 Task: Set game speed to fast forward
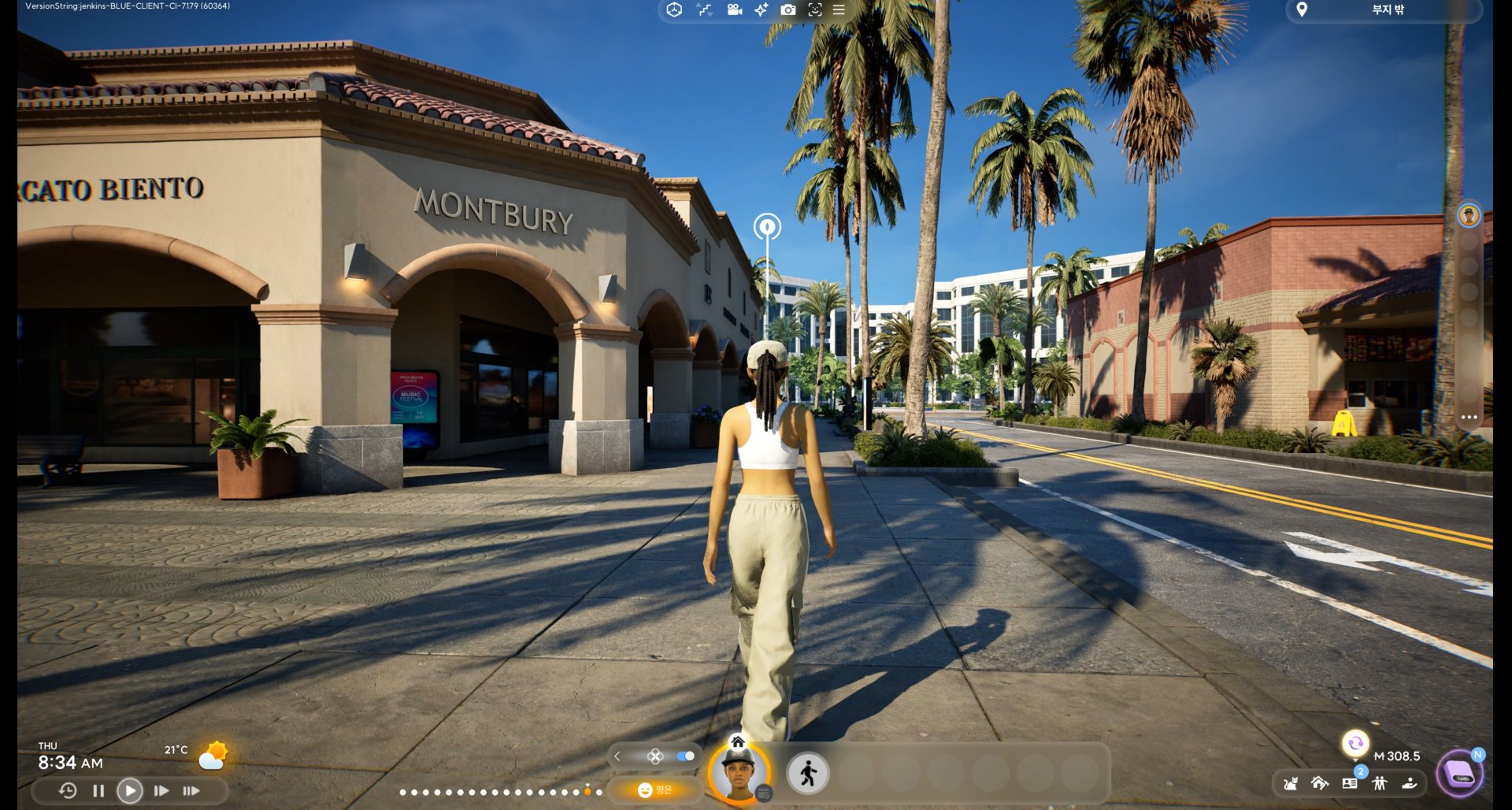161,790
